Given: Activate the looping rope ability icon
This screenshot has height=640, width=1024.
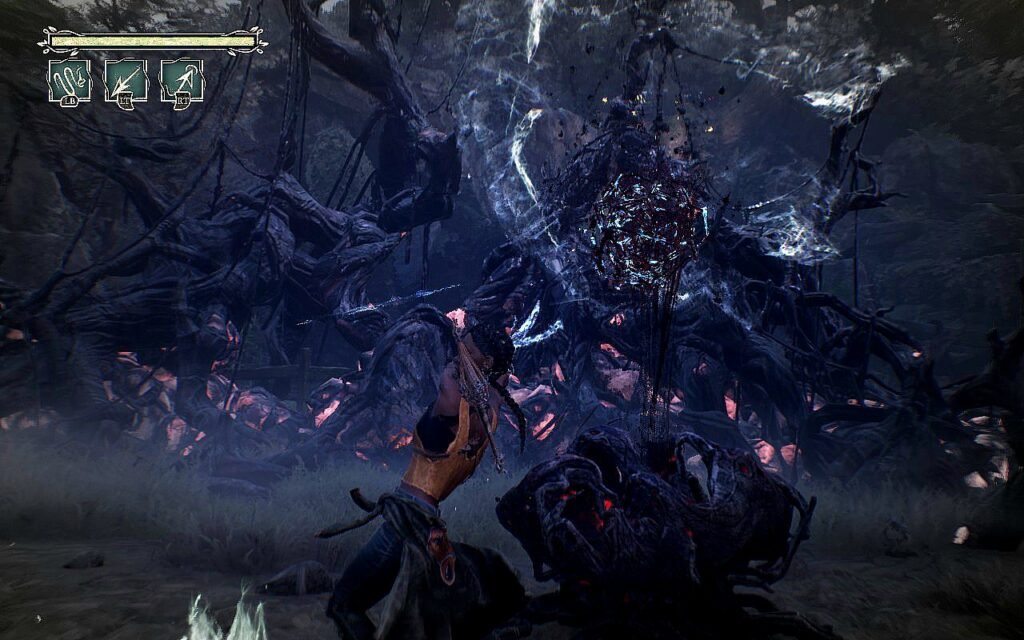Looking at the screenshot, I should (x=69, y=80).
